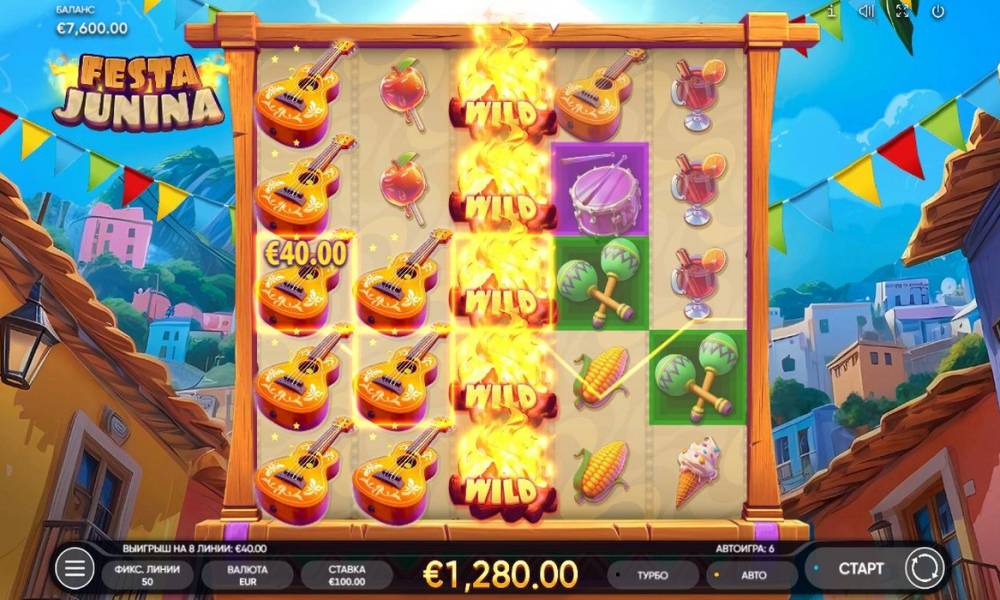Mute the sound with the speaker icon
The width and height of the screenshot is (1000, 600).
[866, 11]
